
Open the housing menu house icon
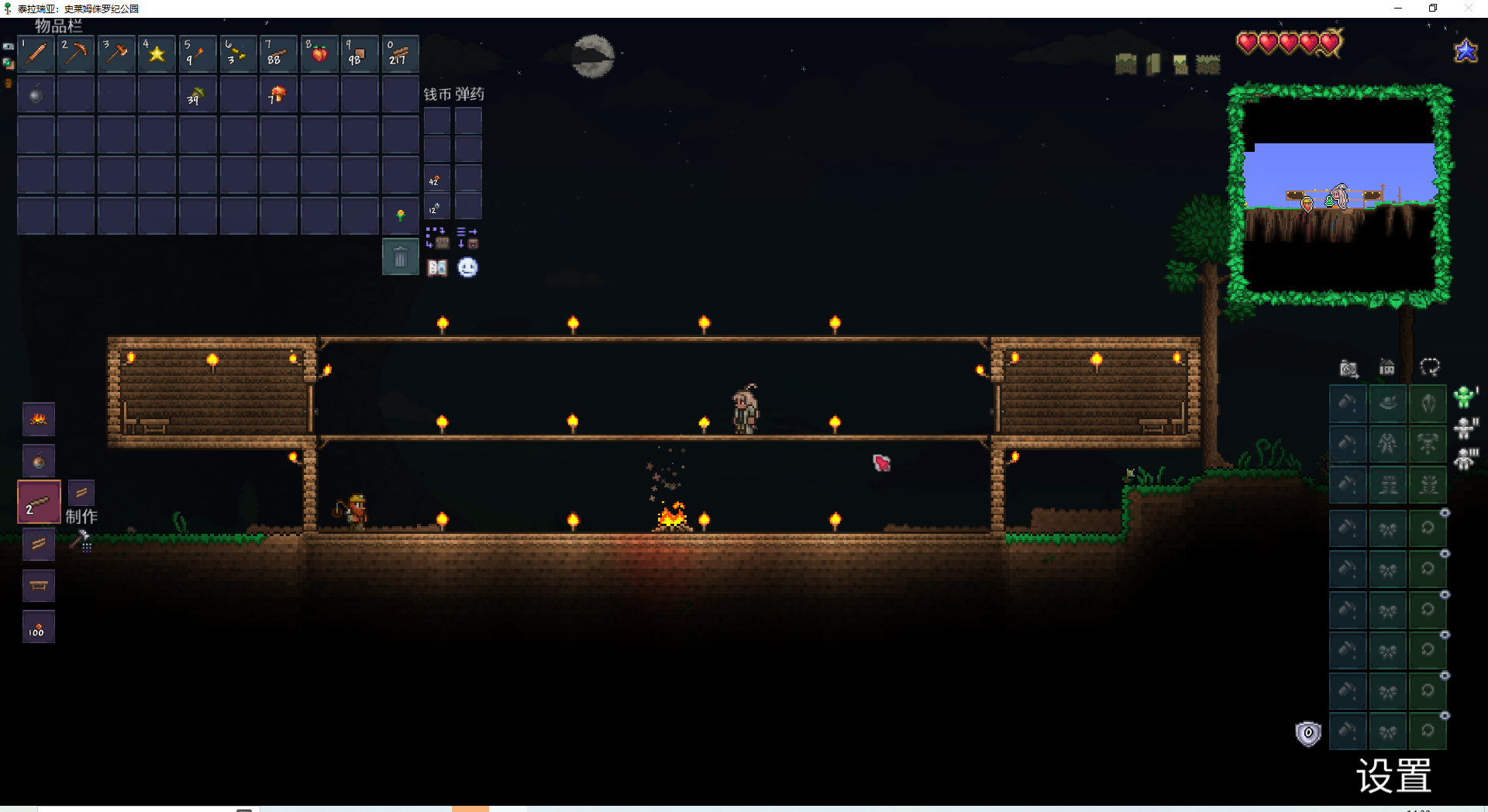pyautogui.click(x=1386, y=367)
